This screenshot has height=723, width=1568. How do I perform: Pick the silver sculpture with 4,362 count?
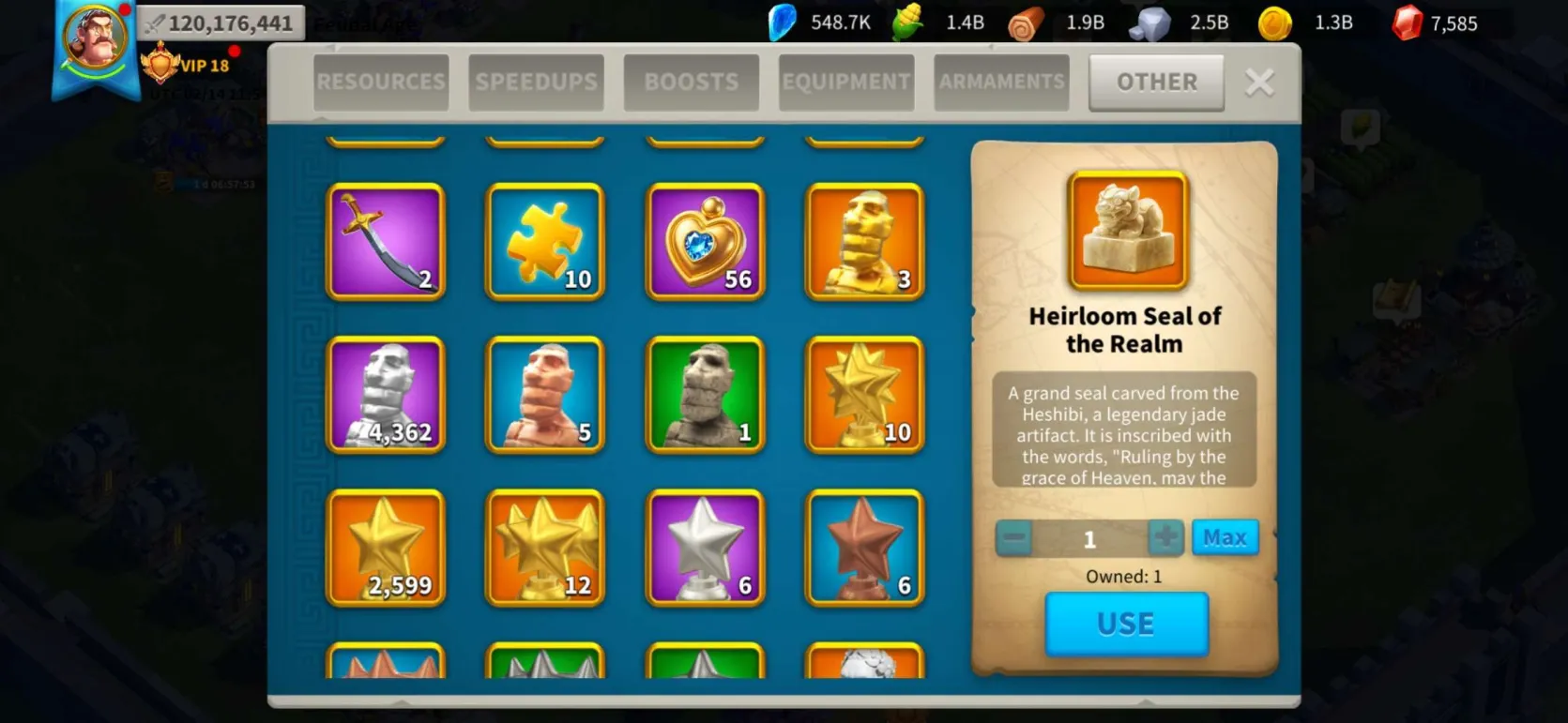(x=386, y=395)
